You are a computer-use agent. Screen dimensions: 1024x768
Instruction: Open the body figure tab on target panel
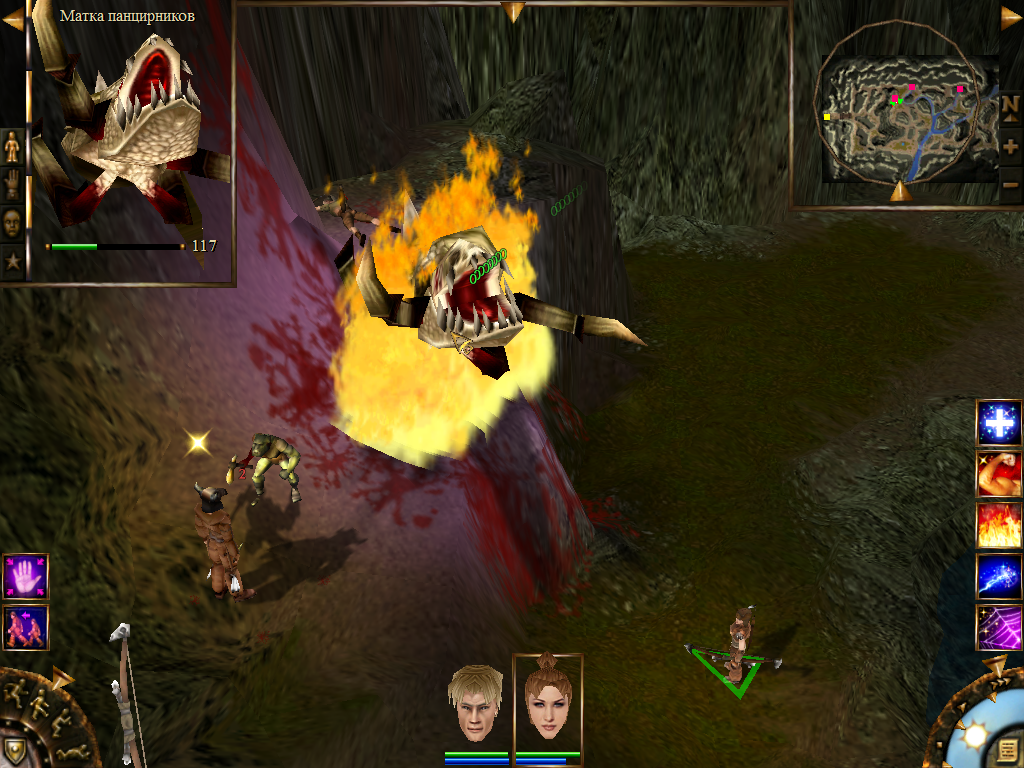point(12,146)
